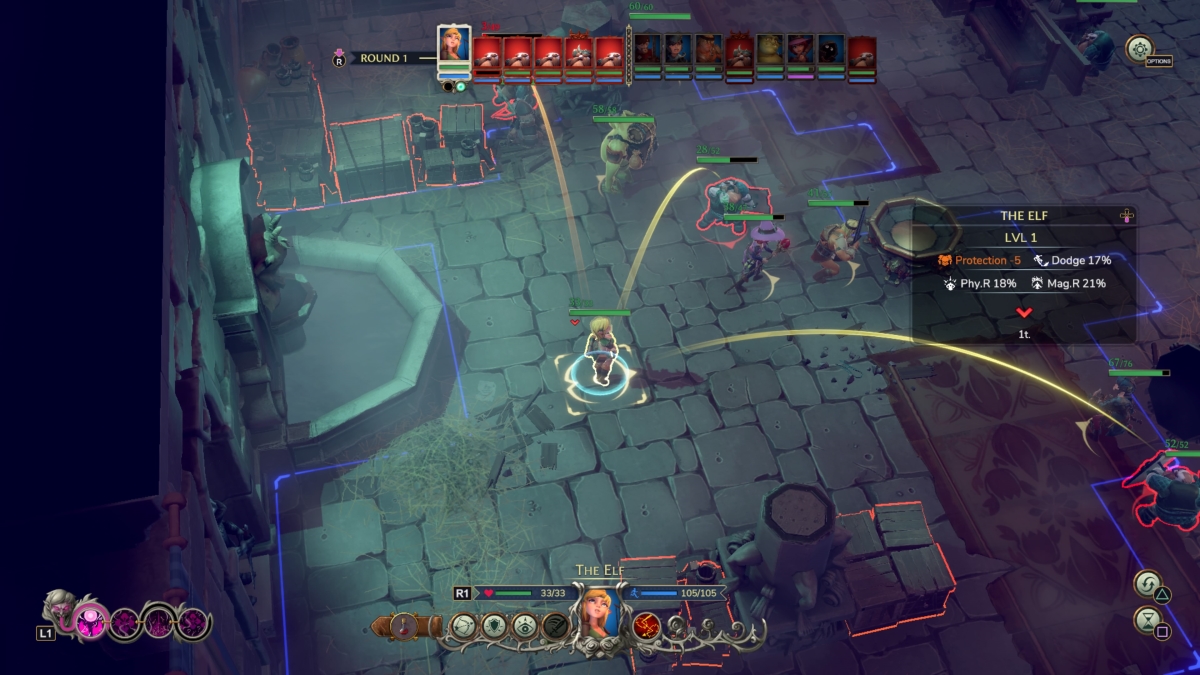This screenshot has width=1200, height=675.
Task: Use the eye skill icon
Action: coord(526,626)
